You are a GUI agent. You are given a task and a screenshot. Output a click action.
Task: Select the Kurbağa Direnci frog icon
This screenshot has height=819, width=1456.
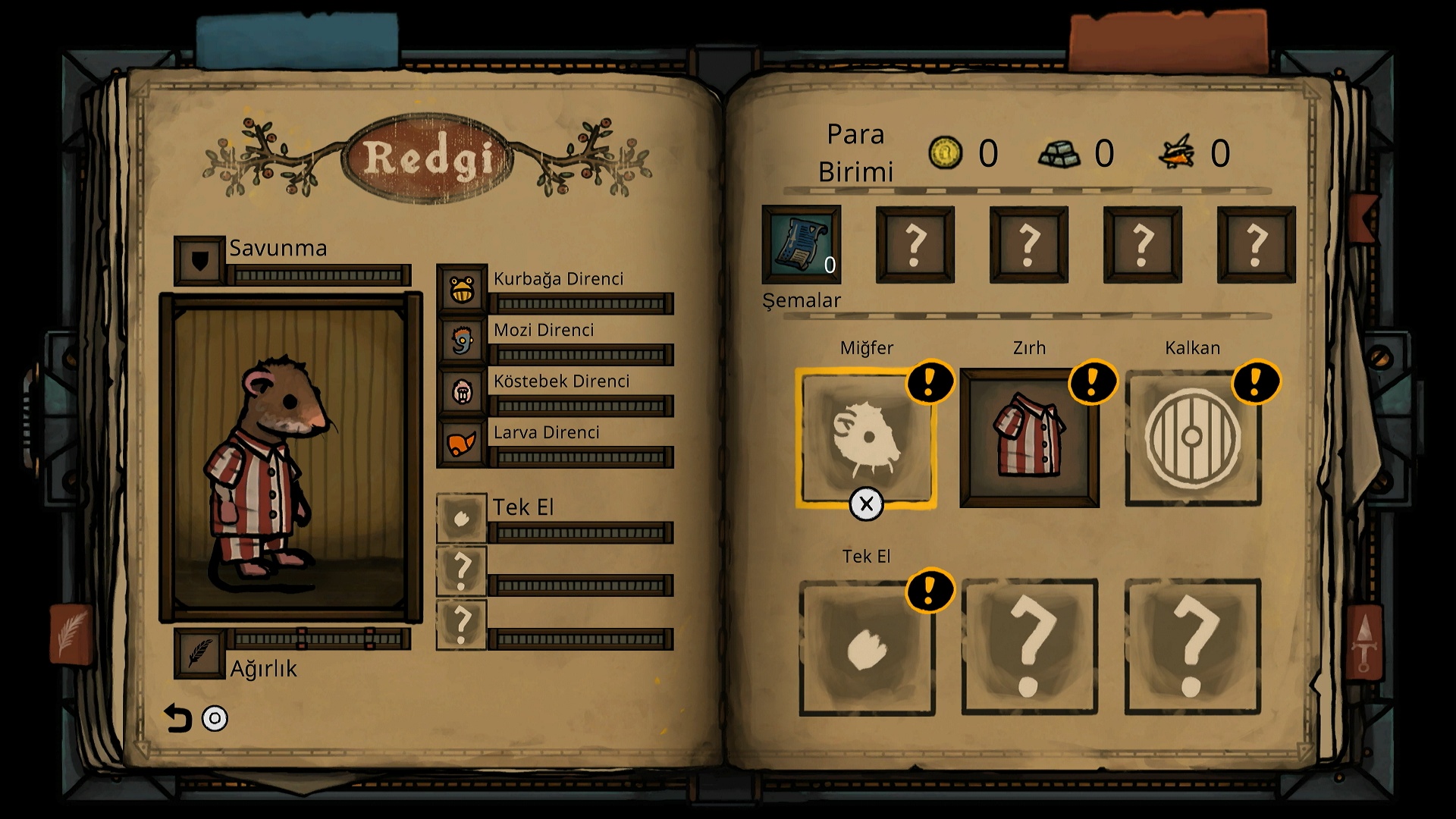[x=462, y=289]
